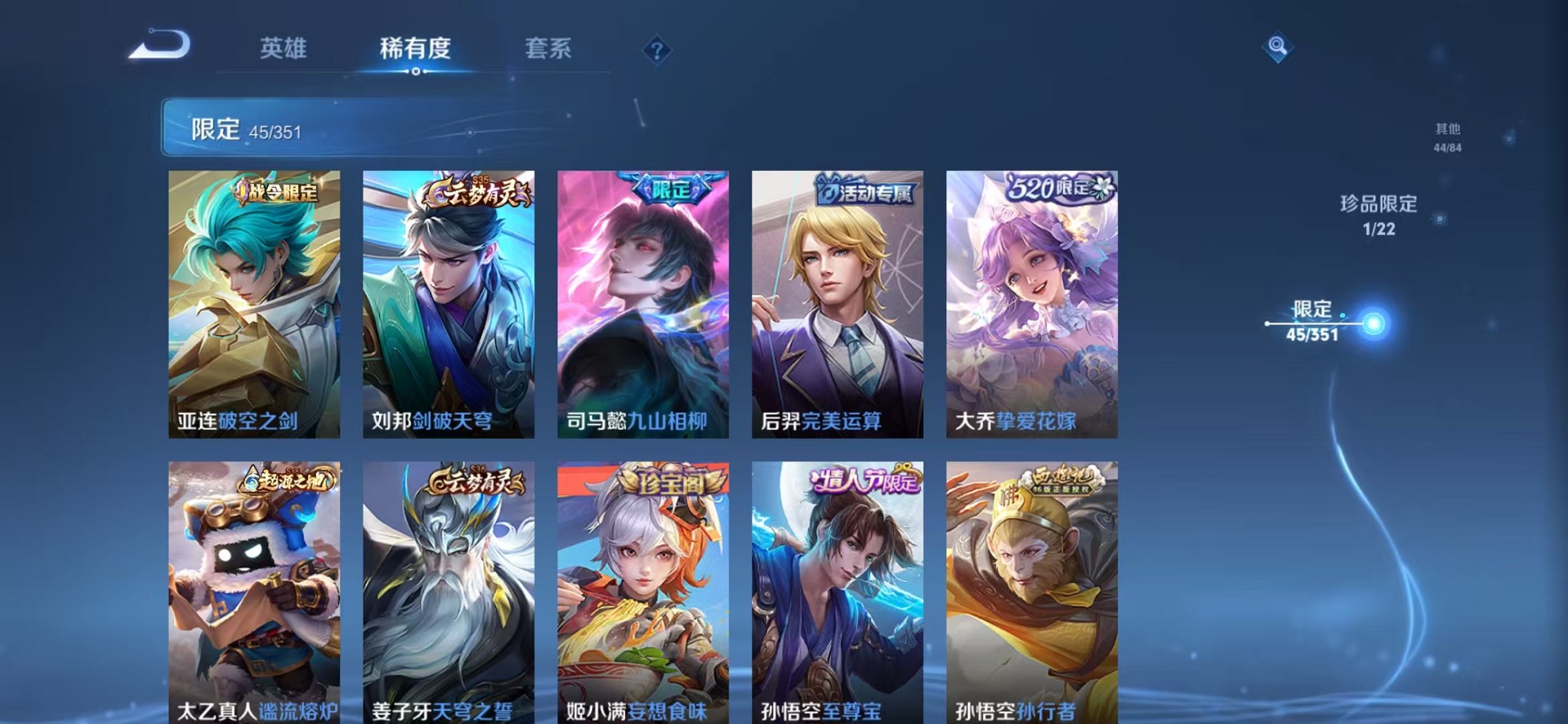Click the 云梦有灵 badge on 刘邦's skin
Screen dimensions: 1568x724
coord(472,192)
